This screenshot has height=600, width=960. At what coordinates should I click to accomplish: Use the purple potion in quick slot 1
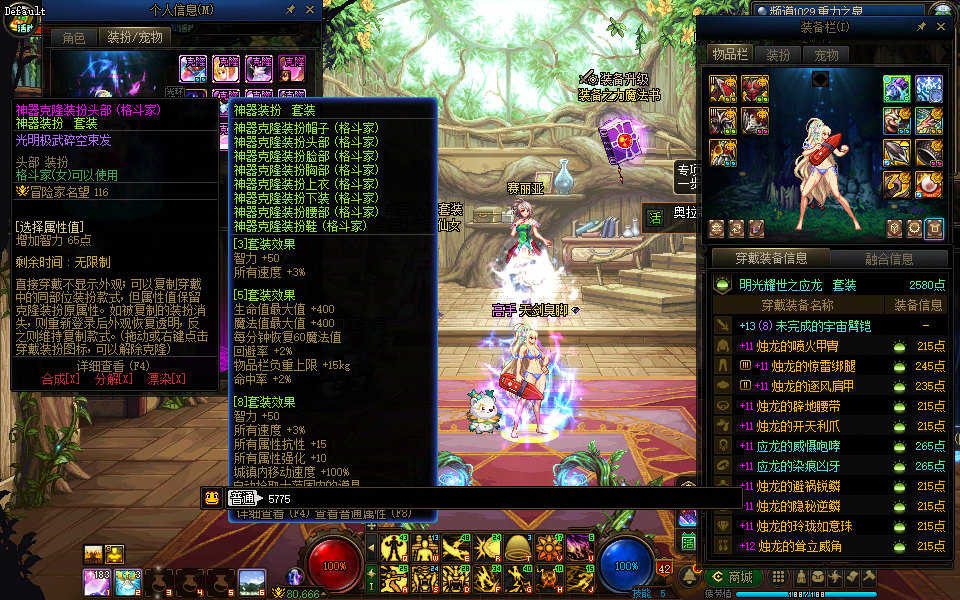pyautogui.click(x=97, y=581)
